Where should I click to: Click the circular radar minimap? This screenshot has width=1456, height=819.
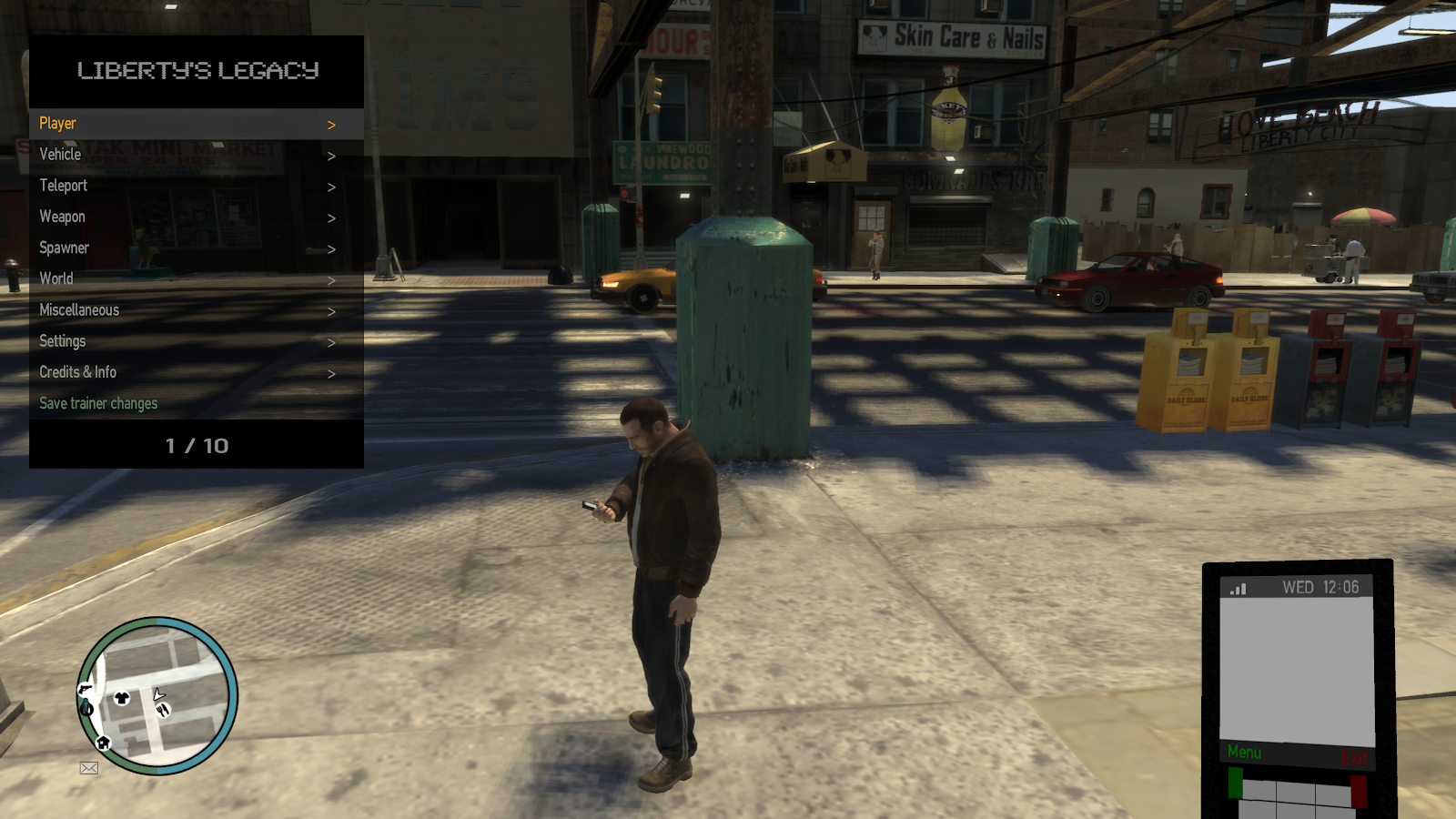pyautogui.click(x=157, y=696)
